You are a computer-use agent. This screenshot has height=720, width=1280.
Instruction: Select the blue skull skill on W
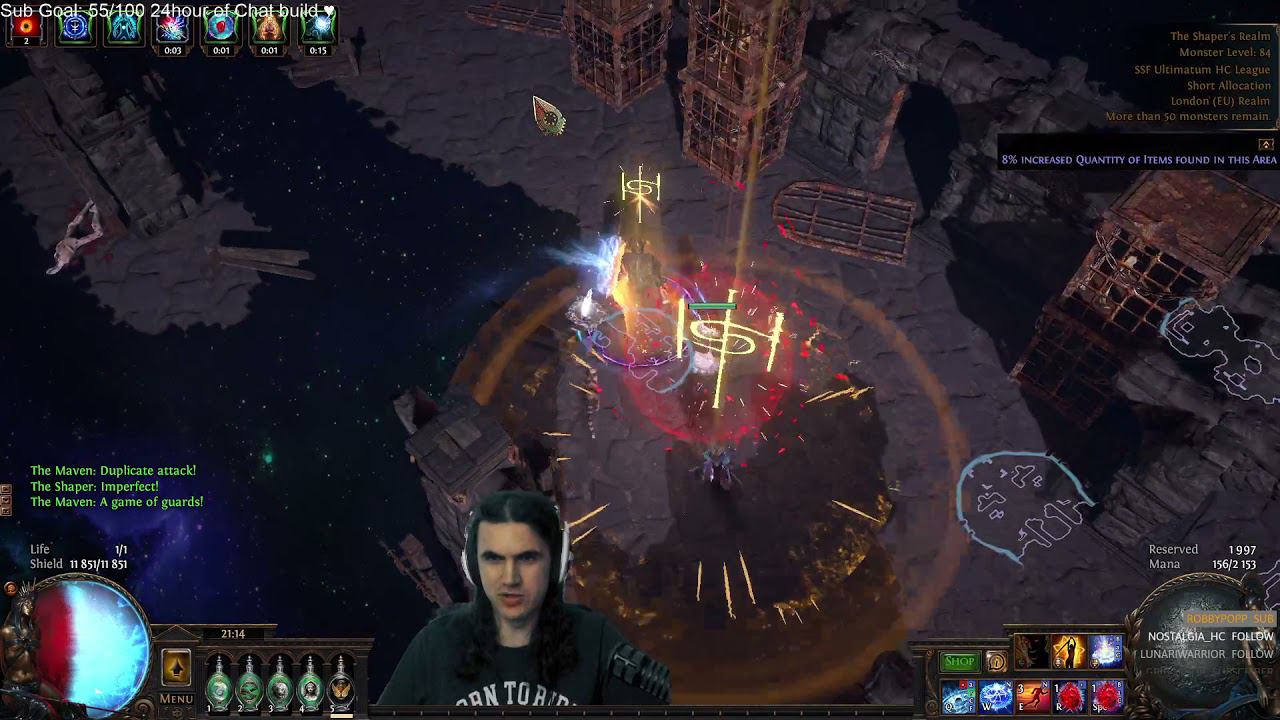pyautogui.click(x=996, y=697)
